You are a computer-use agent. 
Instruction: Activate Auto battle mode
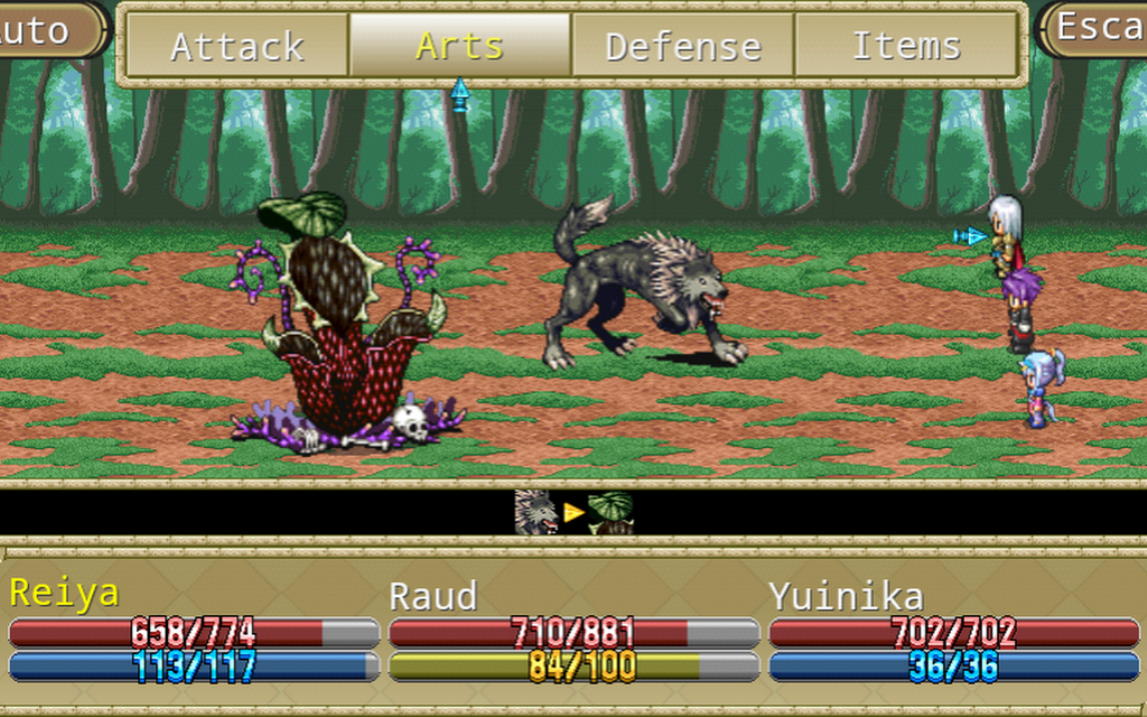pos(50,30)
